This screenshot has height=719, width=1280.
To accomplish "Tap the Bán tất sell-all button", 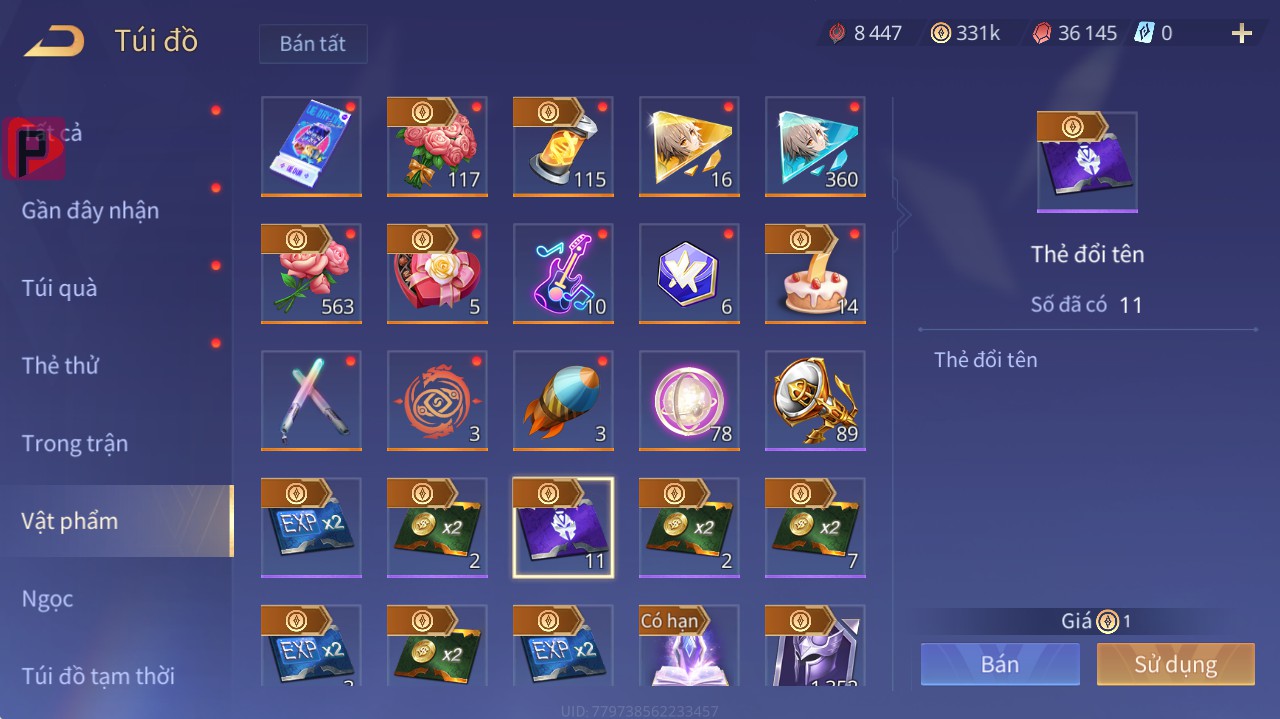I will pyautogui.click(x=313, y=44).
